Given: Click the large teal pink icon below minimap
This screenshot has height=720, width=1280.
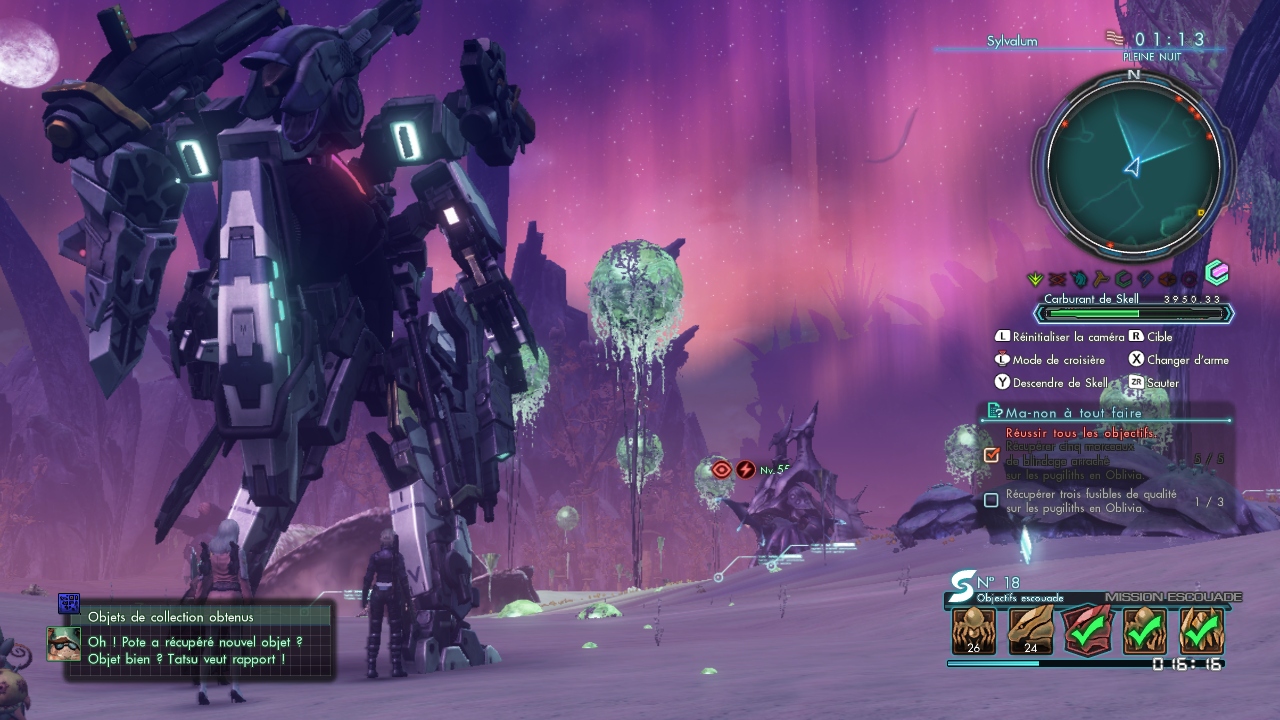Looking at the screenshot, I should pos(1216,272).
